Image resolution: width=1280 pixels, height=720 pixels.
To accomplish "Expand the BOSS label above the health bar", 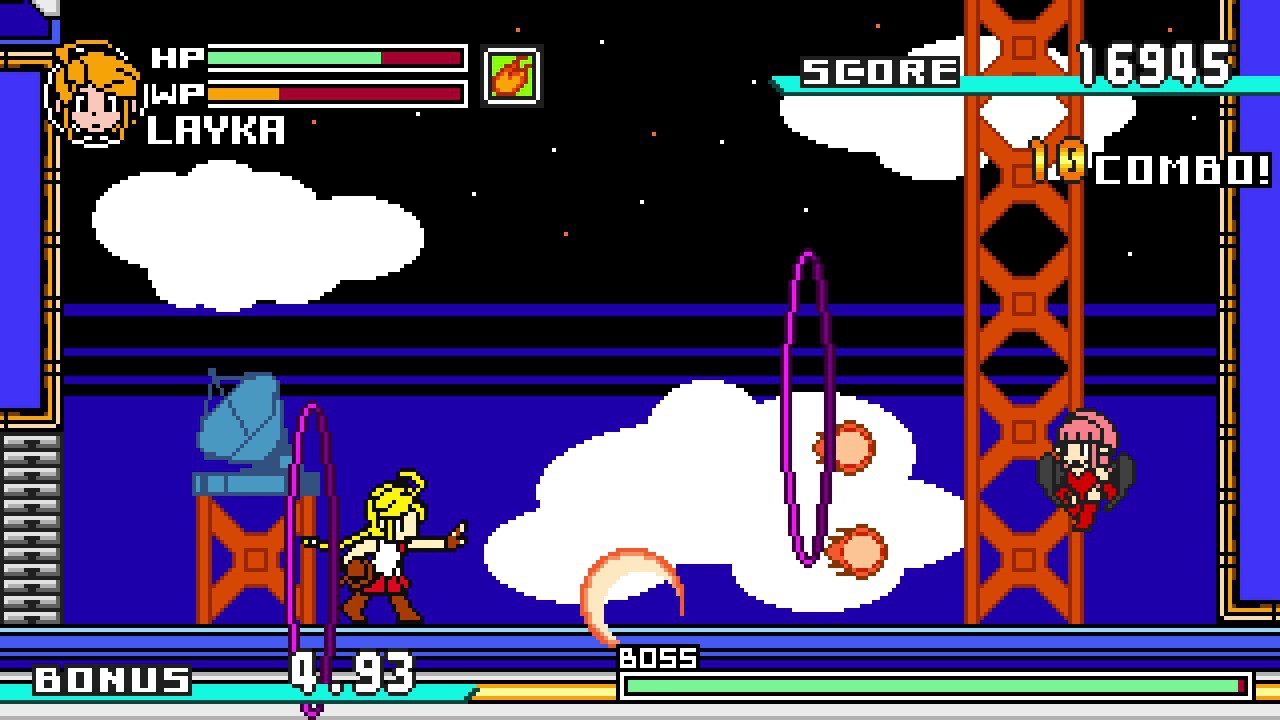I will [657, 658].
